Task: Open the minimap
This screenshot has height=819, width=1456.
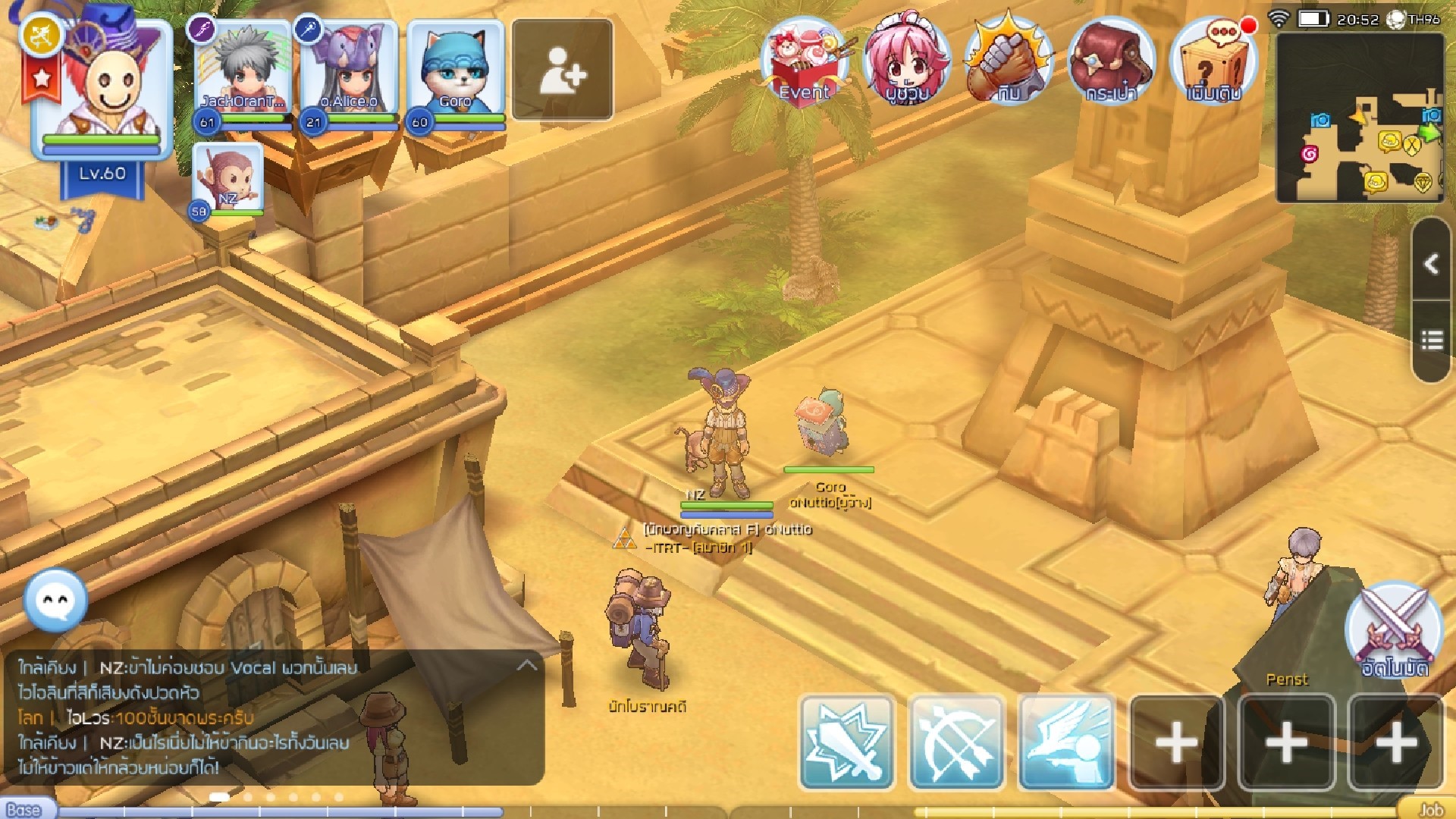Action: (x=1359, y=119)
